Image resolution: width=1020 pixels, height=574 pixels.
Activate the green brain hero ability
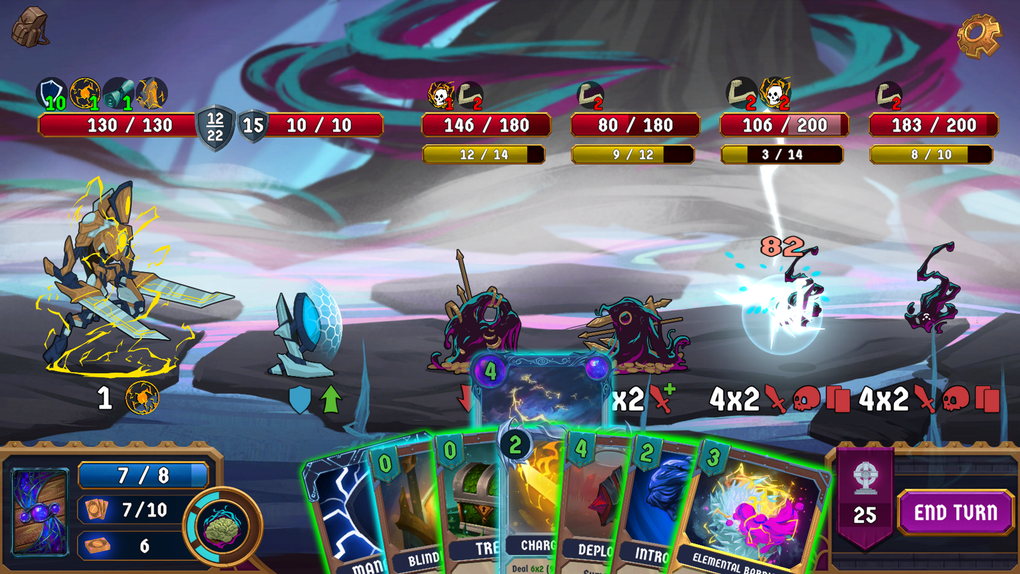pos(222,525)
